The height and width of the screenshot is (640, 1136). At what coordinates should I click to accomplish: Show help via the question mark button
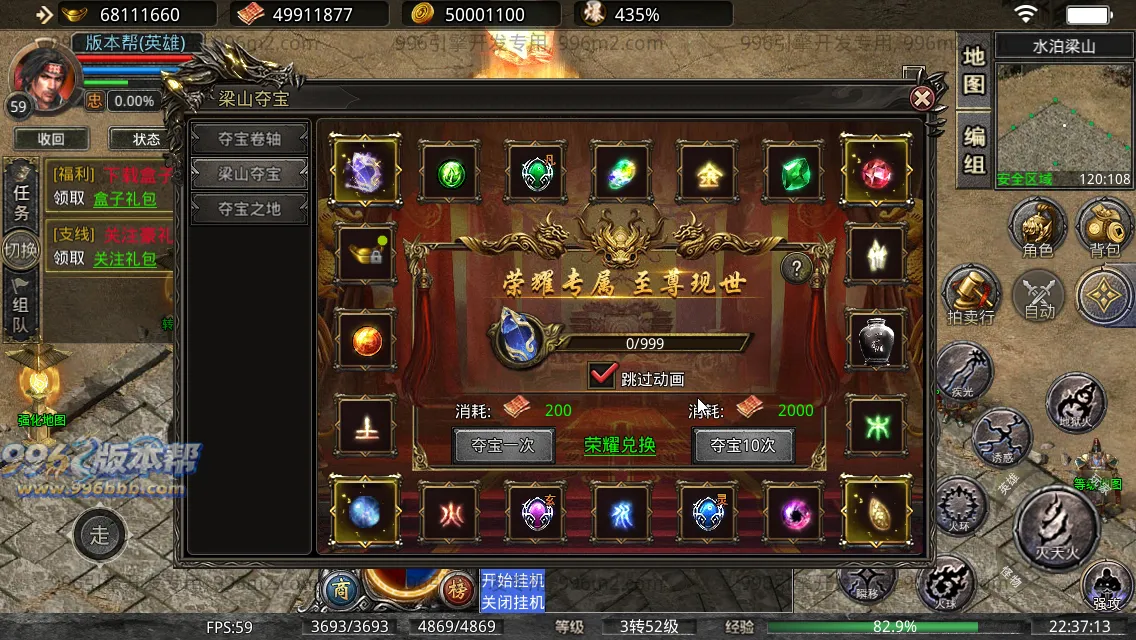click(796, 267)
